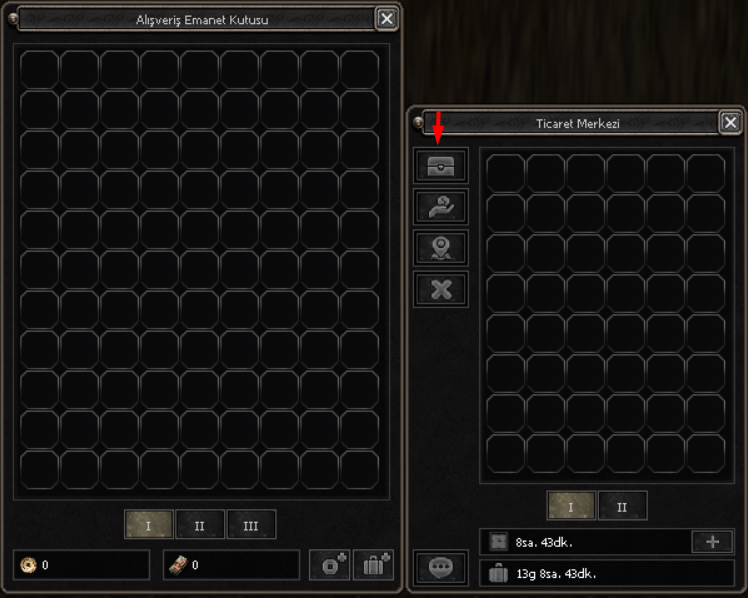Close the Alışveriş Emanet Kutusu window
Image resolution: width=748 pixels, height=598 pixels.
(386, 18)
